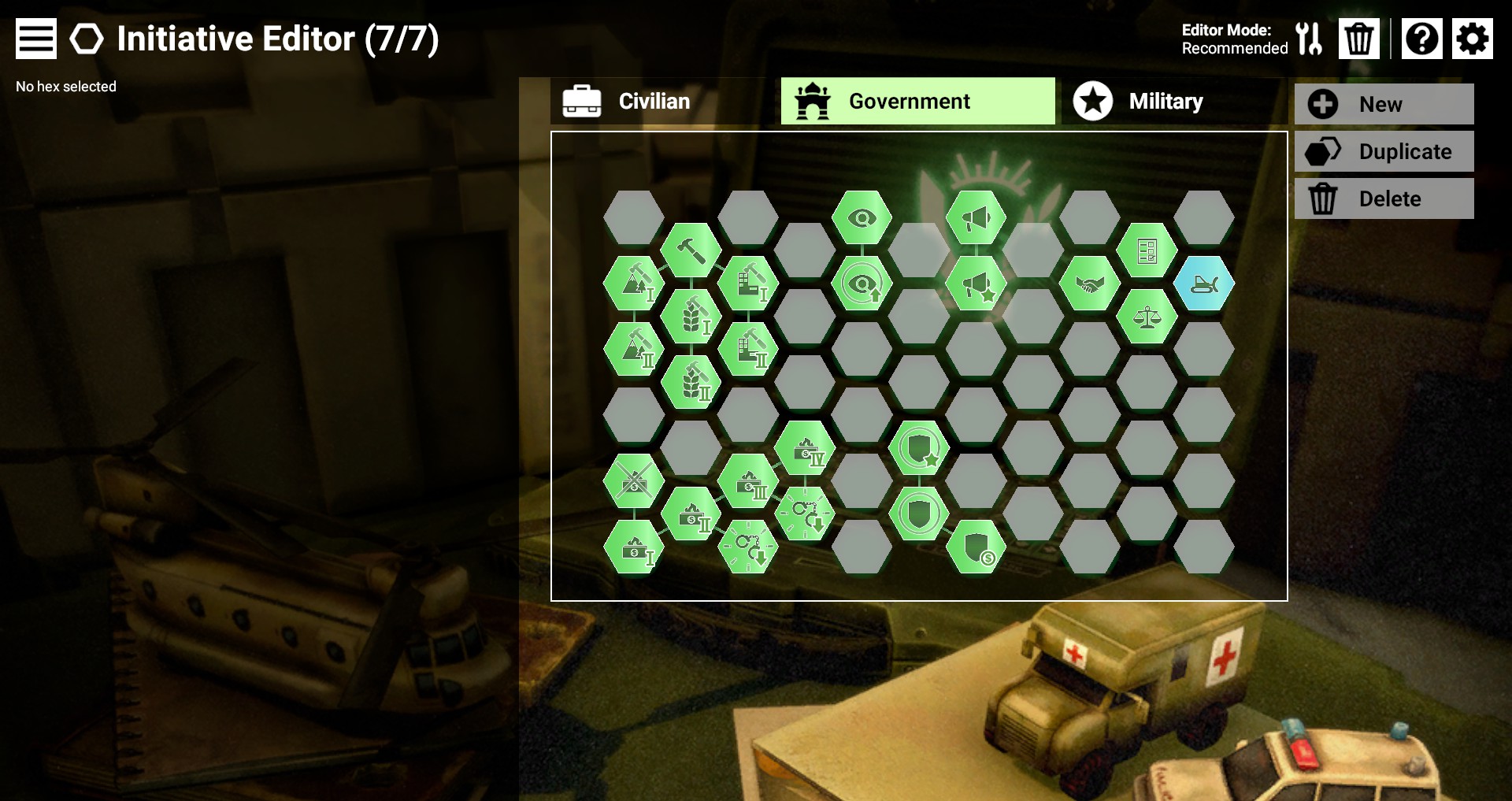Open the hamburger main menu
1512x801 pixels.
(x=36, y=39)
